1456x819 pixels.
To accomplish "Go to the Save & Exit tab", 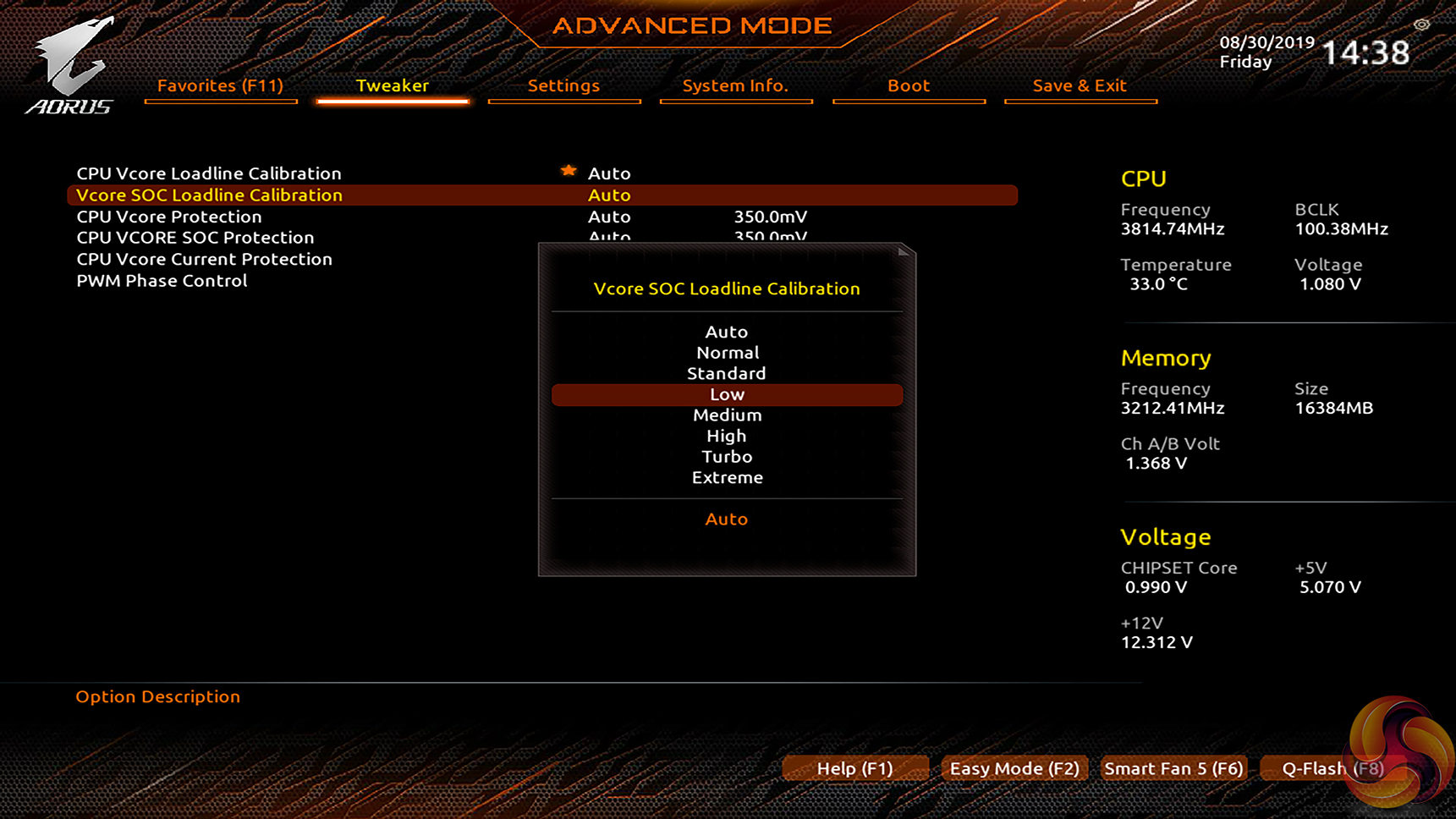I will [x=1080, y=85].
